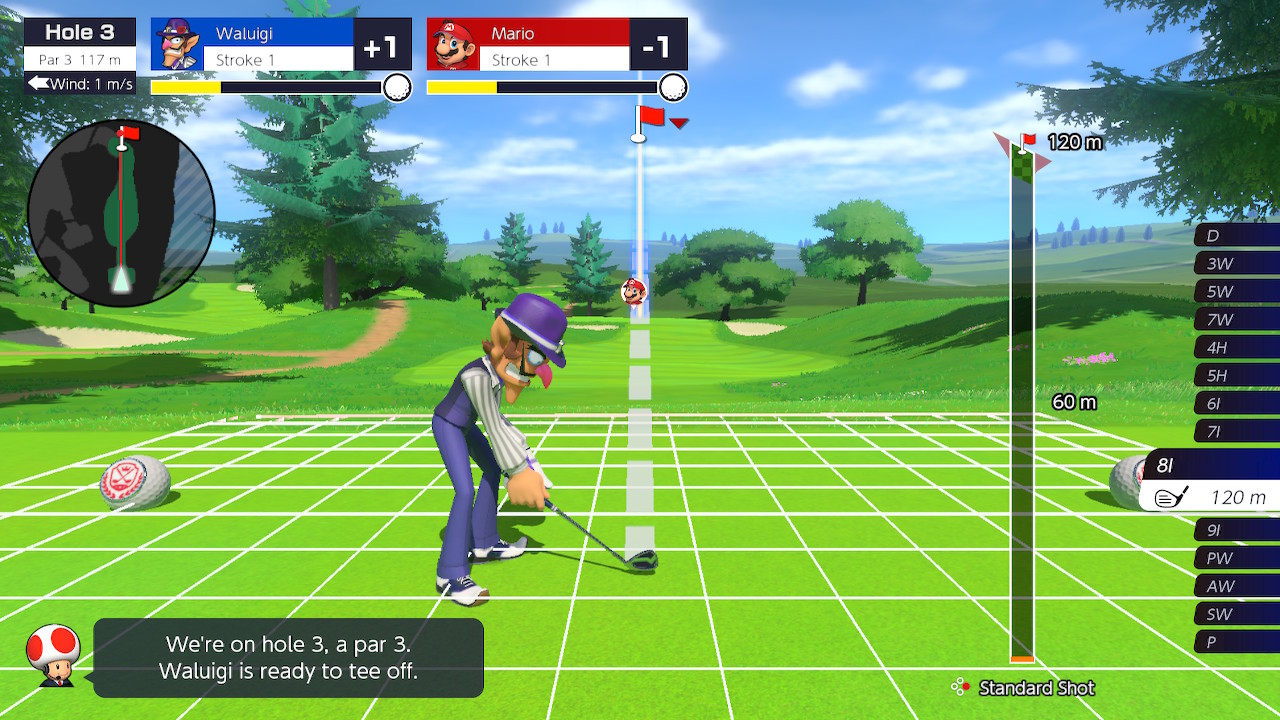Image resolution: width=1280 pixels, height=720 pixels.
Task: Click the highlighted 8I club entry
Action: (1212, 480)
